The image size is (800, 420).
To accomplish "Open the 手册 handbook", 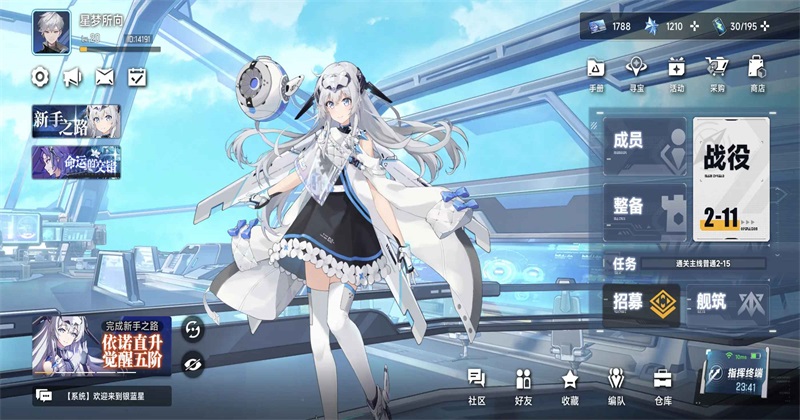I will (596, 71).
